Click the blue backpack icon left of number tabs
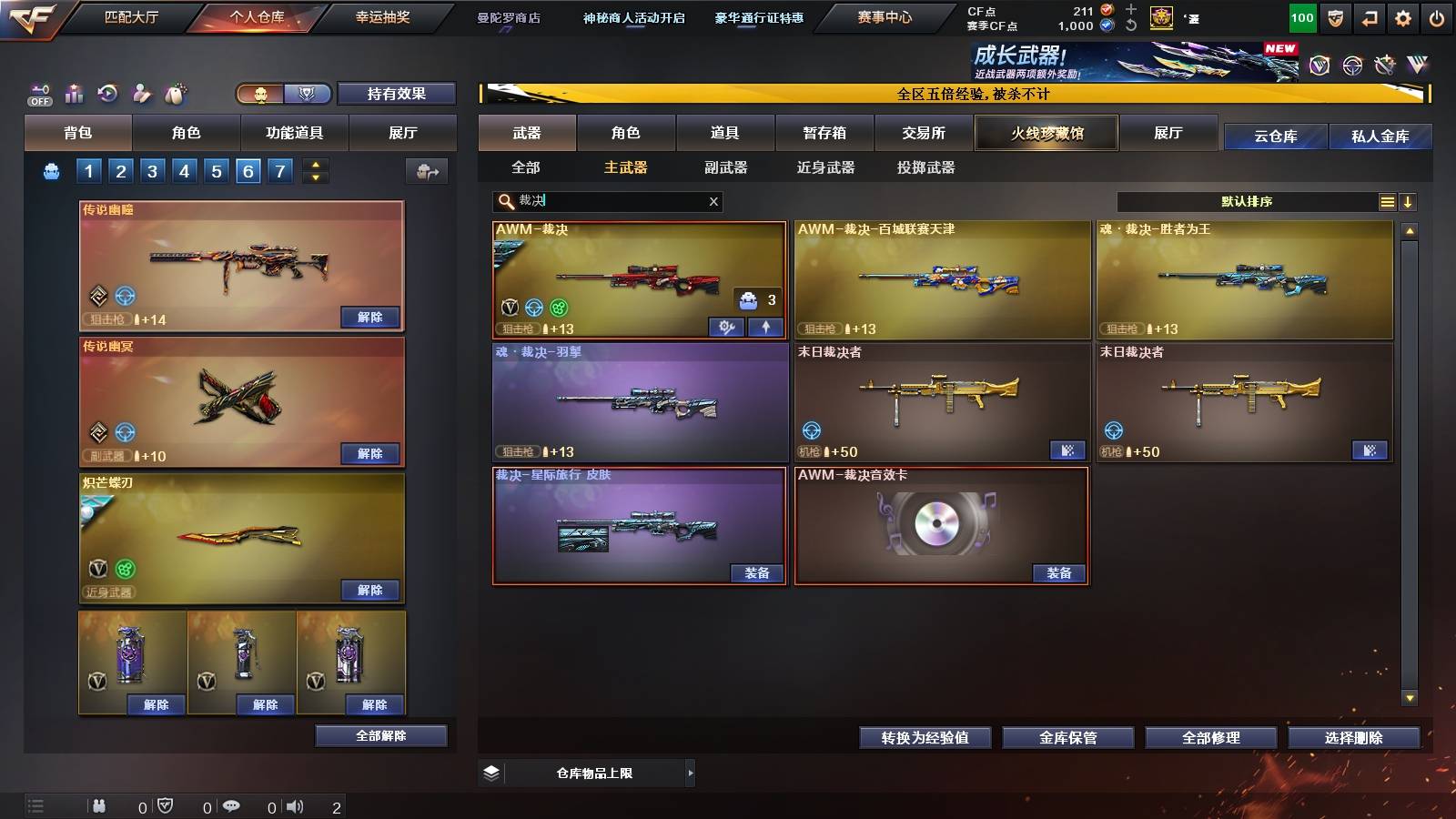The height and width of the screenshot is (819, 1456). (52, 169)
